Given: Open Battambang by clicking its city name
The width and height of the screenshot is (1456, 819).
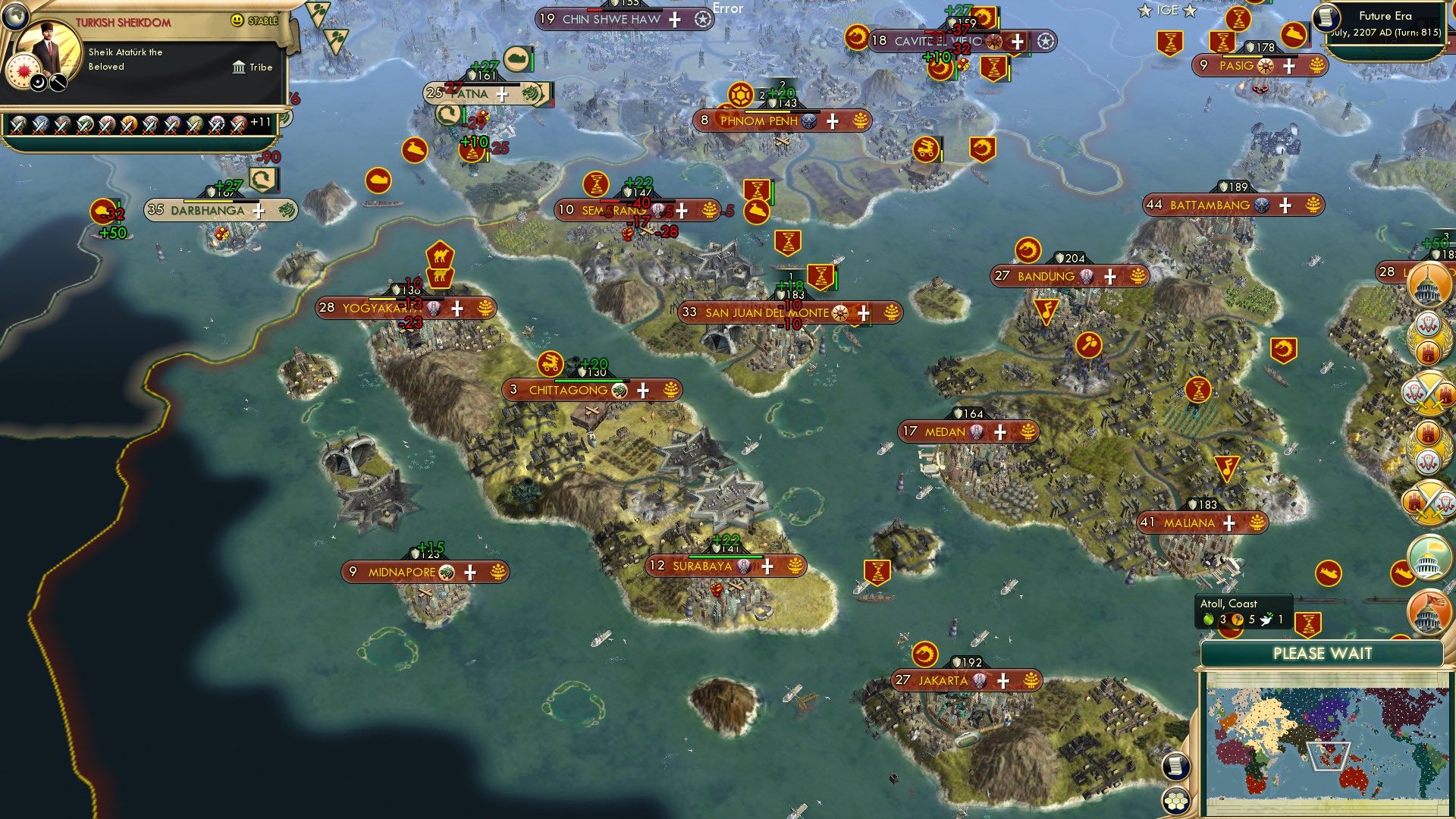Looking at the screenshot, I should pyautogui.click(x=1210, y=203).
